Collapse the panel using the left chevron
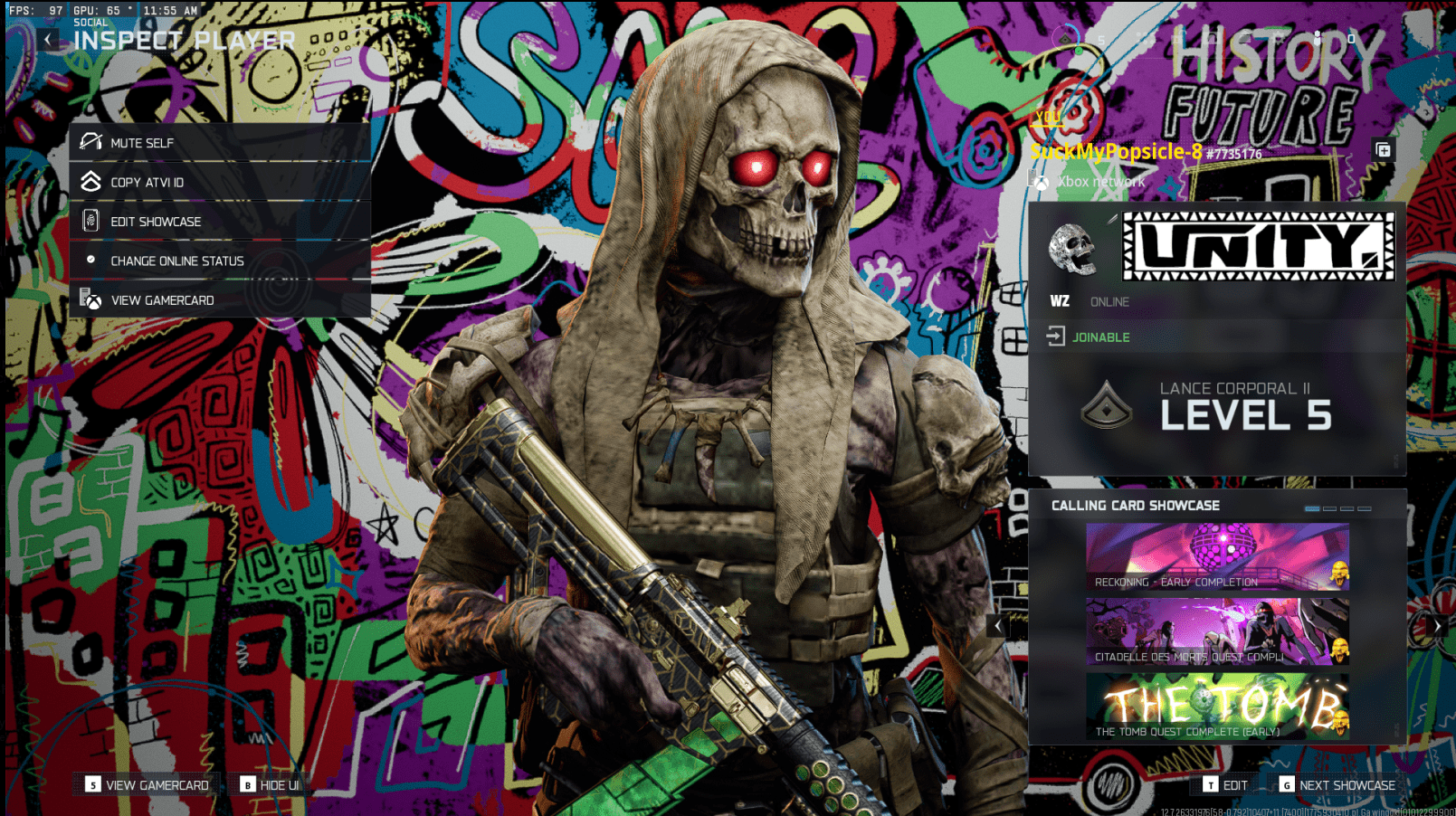1456x816 pixels. point(998,625)
